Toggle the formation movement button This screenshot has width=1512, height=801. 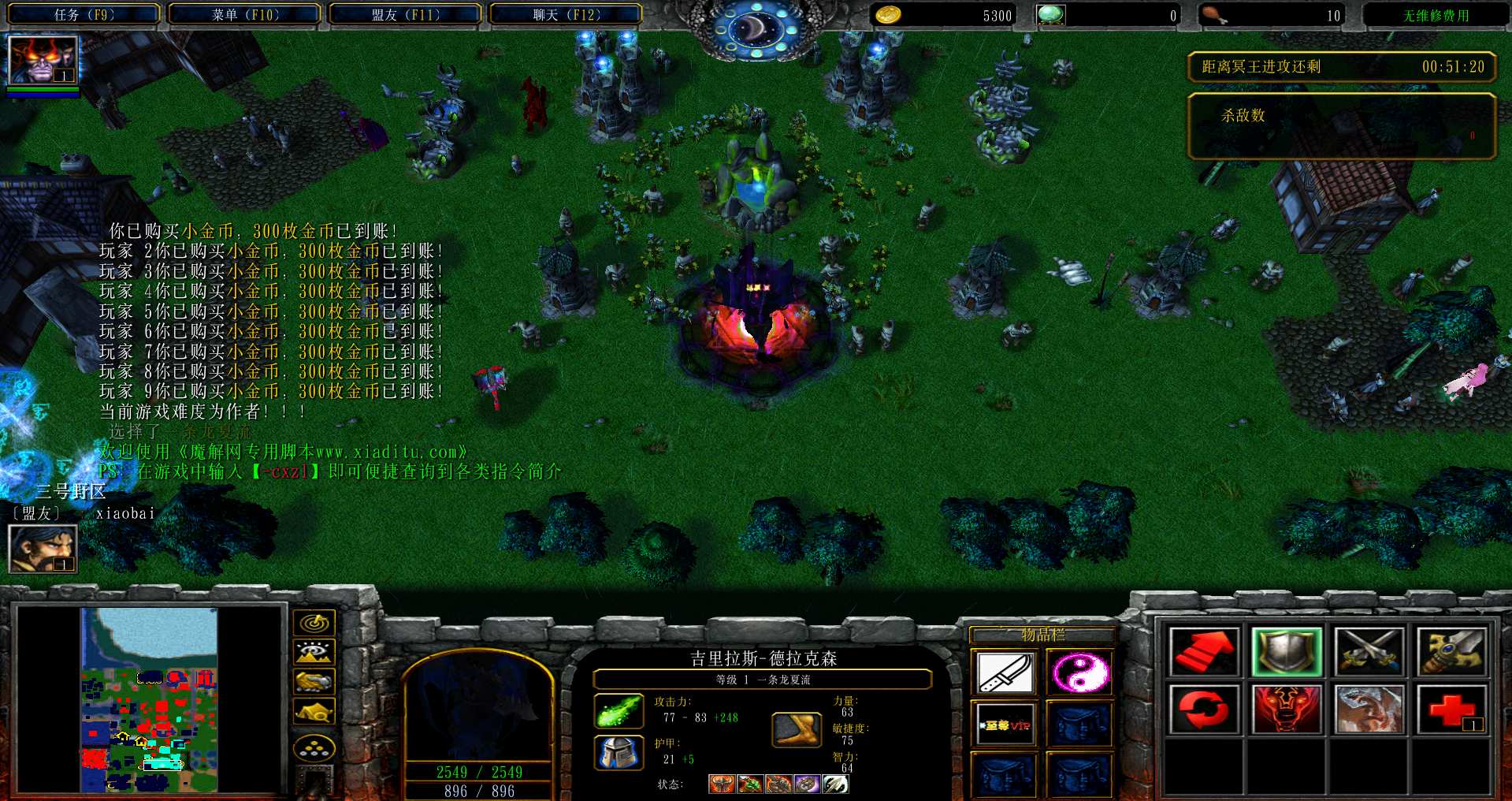(314, 747)
